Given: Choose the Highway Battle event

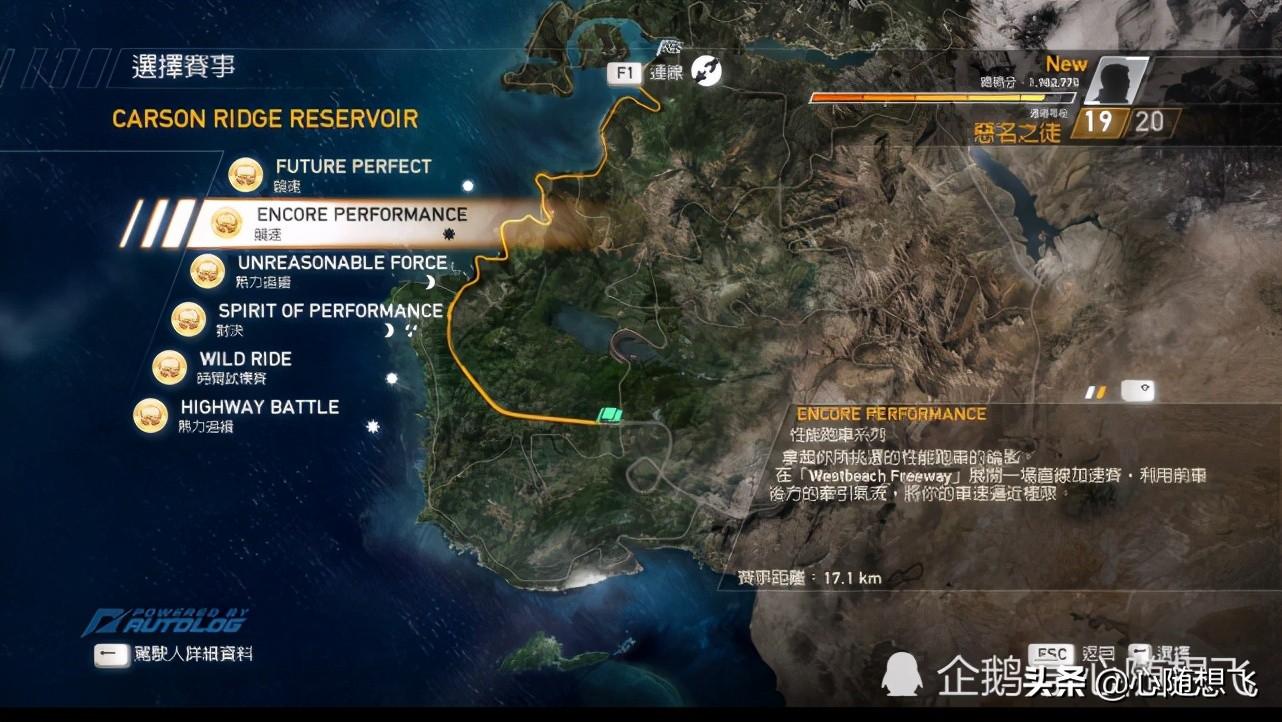Looking at the screenshot, I should pyautogui.click(x=259, y=408).
